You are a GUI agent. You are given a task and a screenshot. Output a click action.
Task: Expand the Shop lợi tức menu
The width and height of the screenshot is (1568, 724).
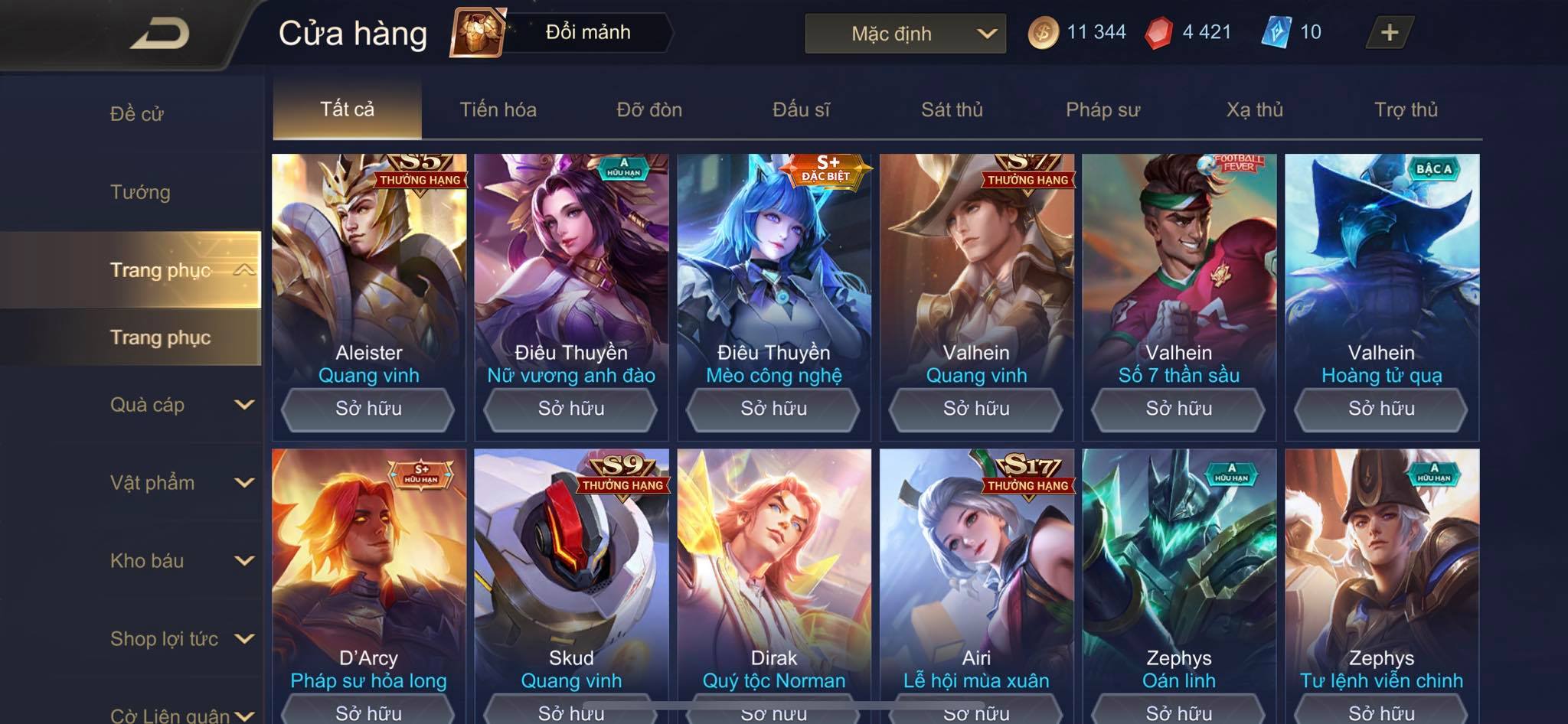coord(180,639)
